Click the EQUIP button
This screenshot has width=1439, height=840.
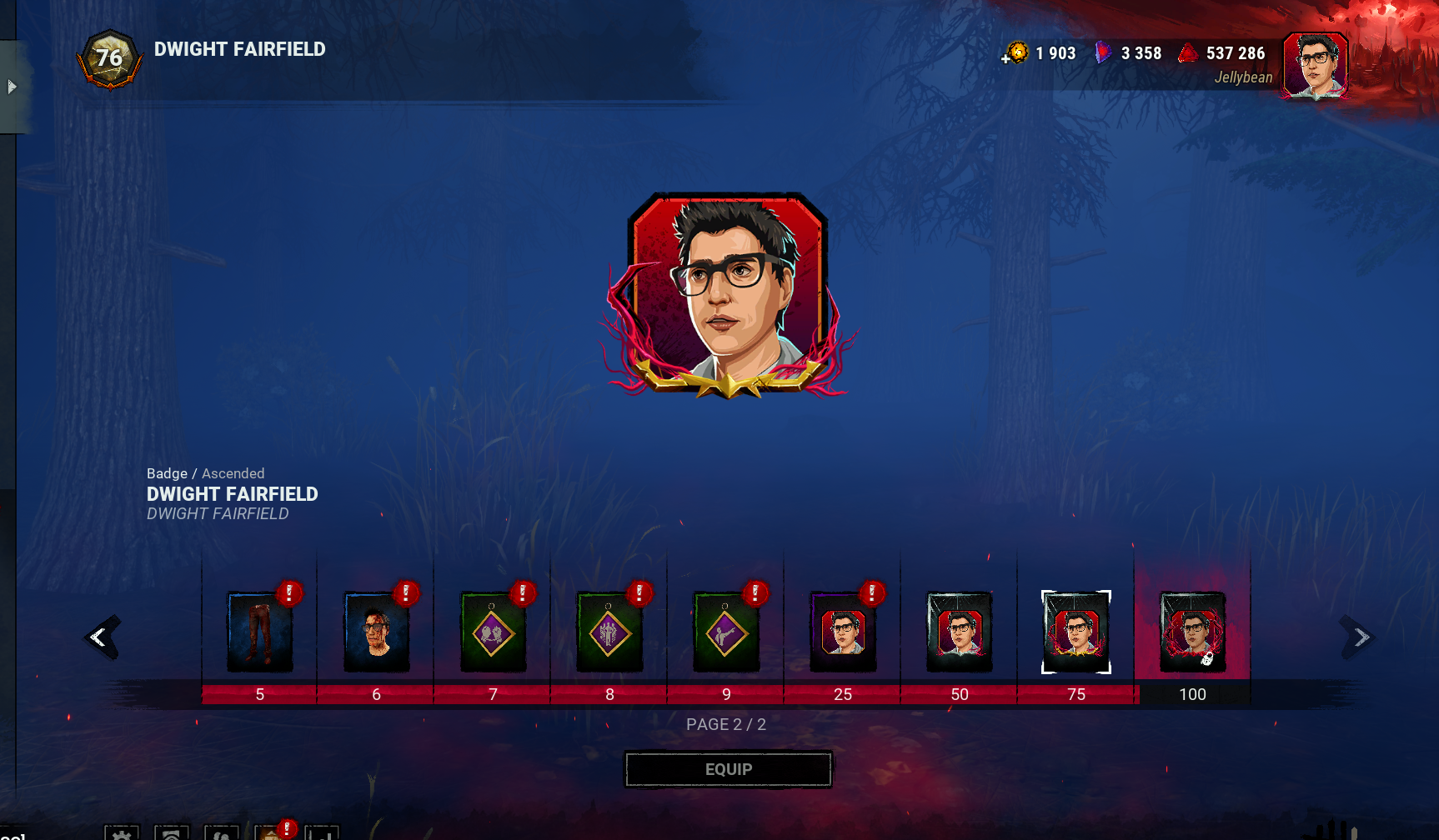[x=728, y=769]
